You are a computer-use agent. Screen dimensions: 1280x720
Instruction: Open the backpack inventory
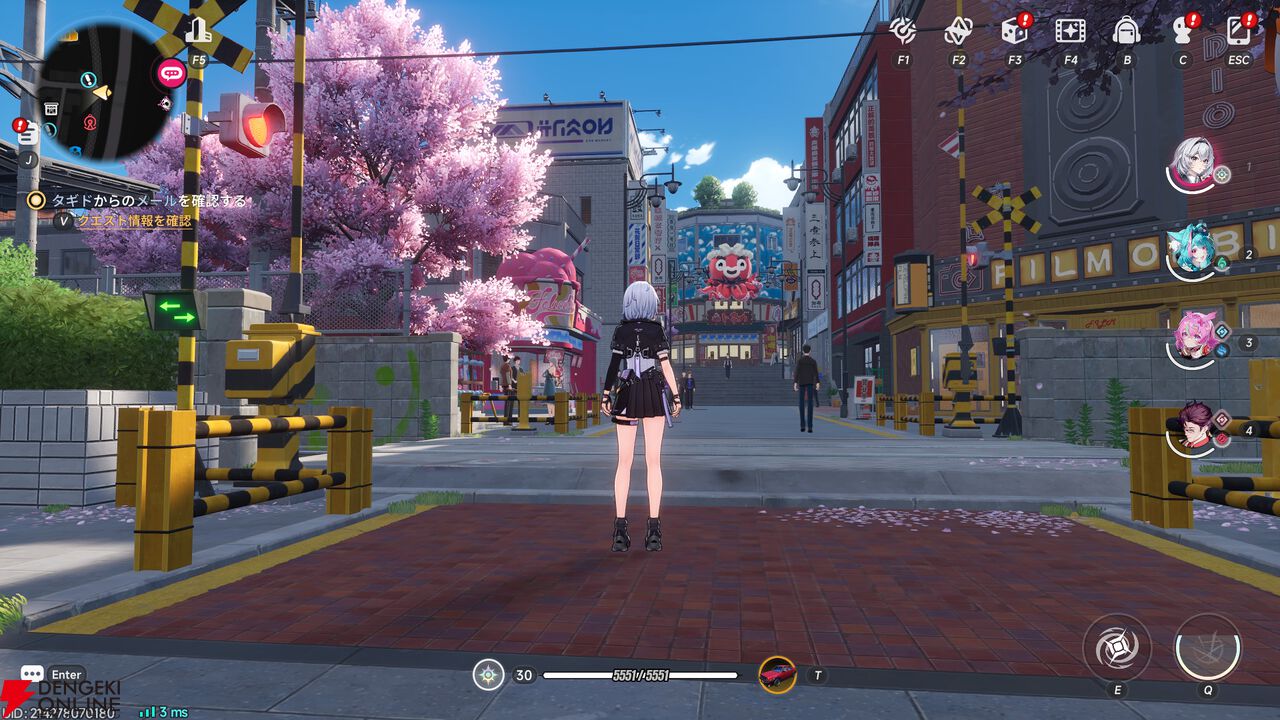(1127, 30)
